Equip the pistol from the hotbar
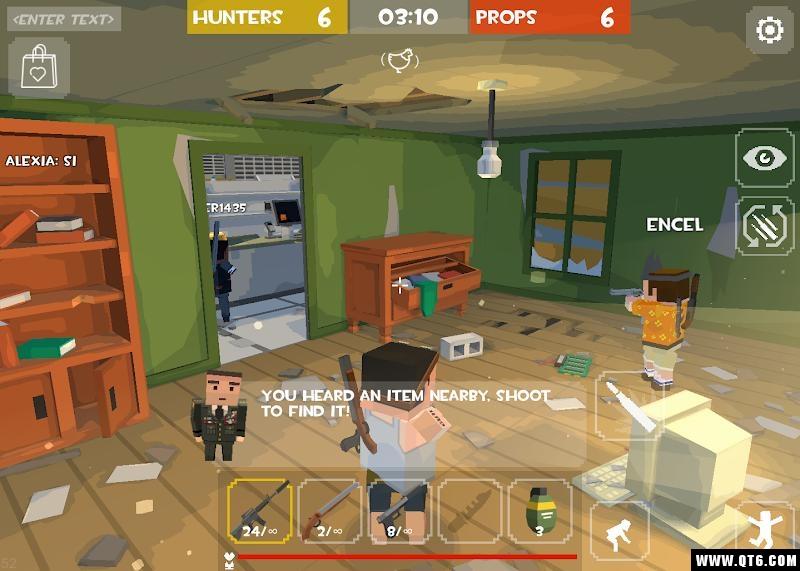The image size is (800, 571). click(x=399, y=510)
